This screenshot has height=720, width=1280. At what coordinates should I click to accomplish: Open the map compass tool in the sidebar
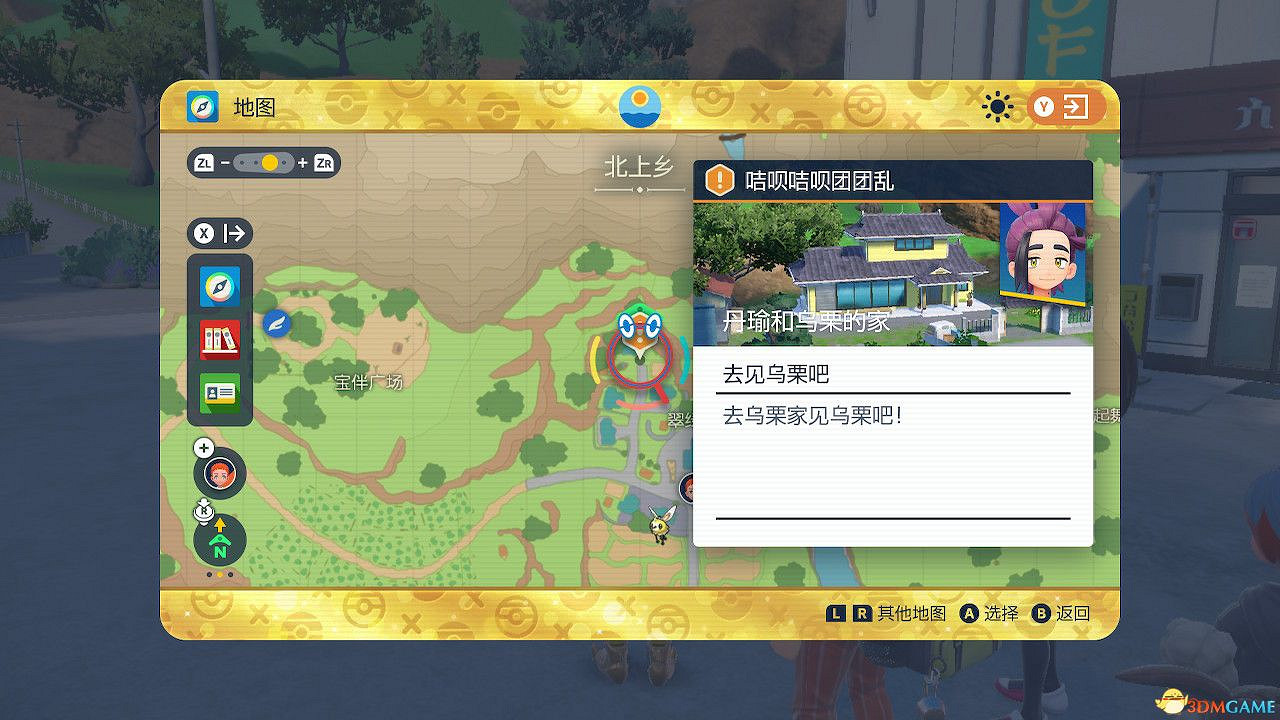coord(219,286)
